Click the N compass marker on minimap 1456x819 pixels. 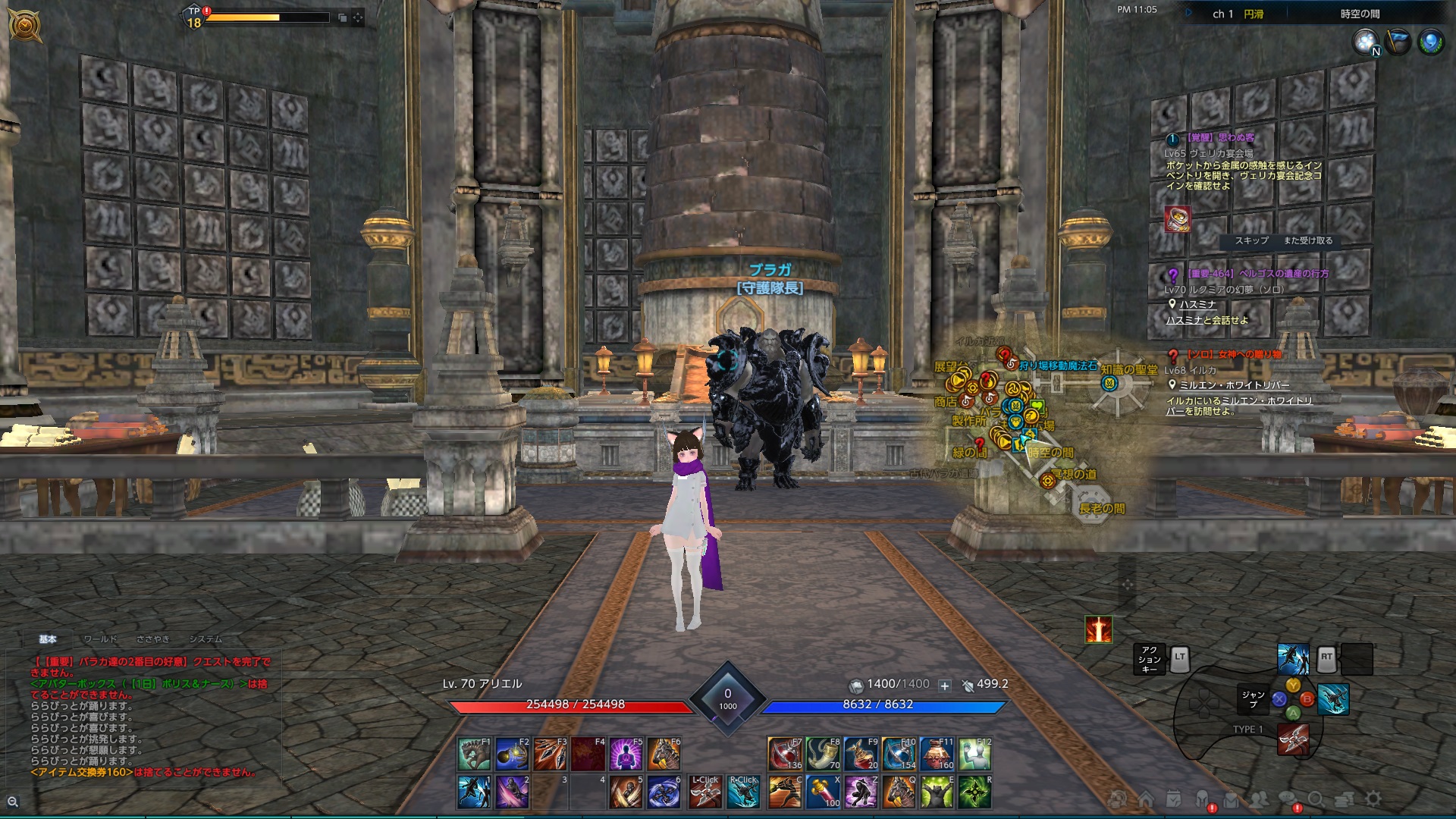pyautogui.click(x=1375, y=52)
